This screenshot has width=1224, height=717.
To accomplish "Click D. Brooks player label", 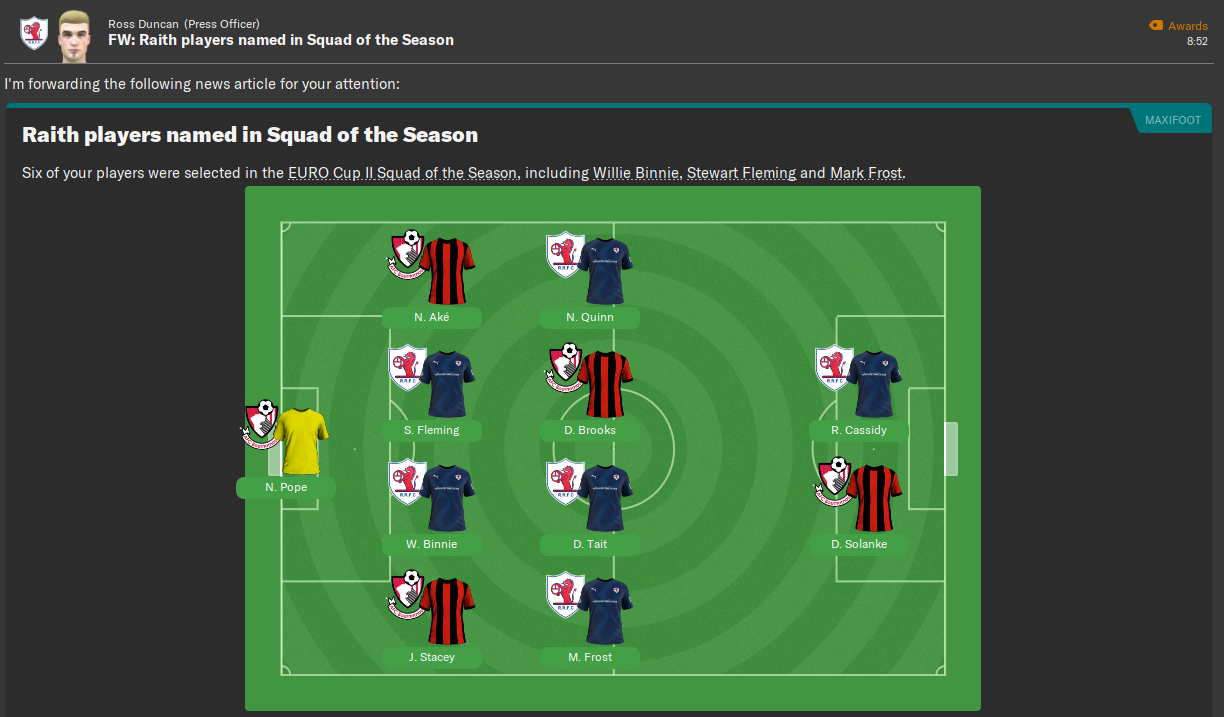I will [590, 431].
